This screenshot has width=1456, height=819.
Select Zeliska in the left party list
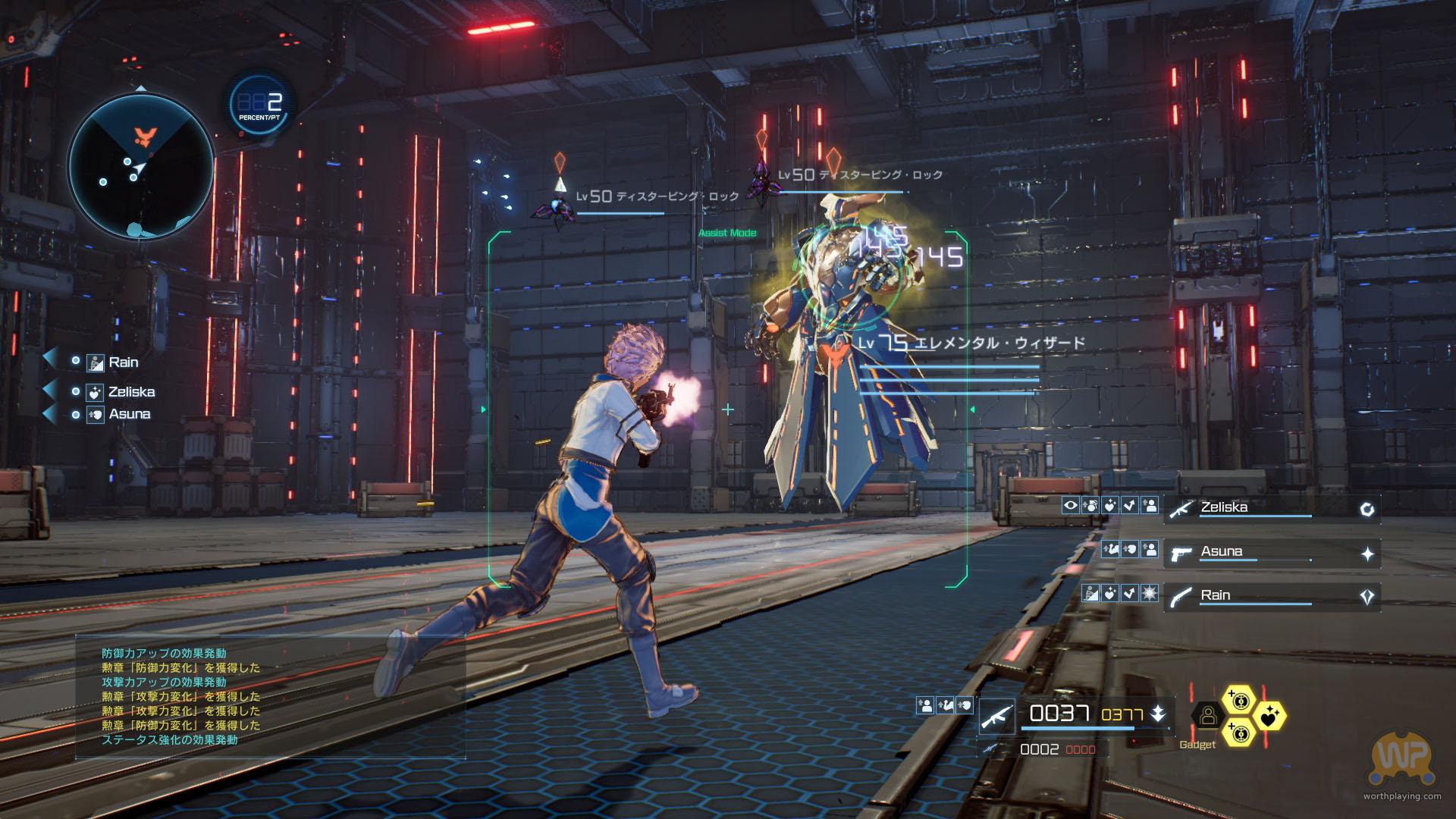coord(130,392)
